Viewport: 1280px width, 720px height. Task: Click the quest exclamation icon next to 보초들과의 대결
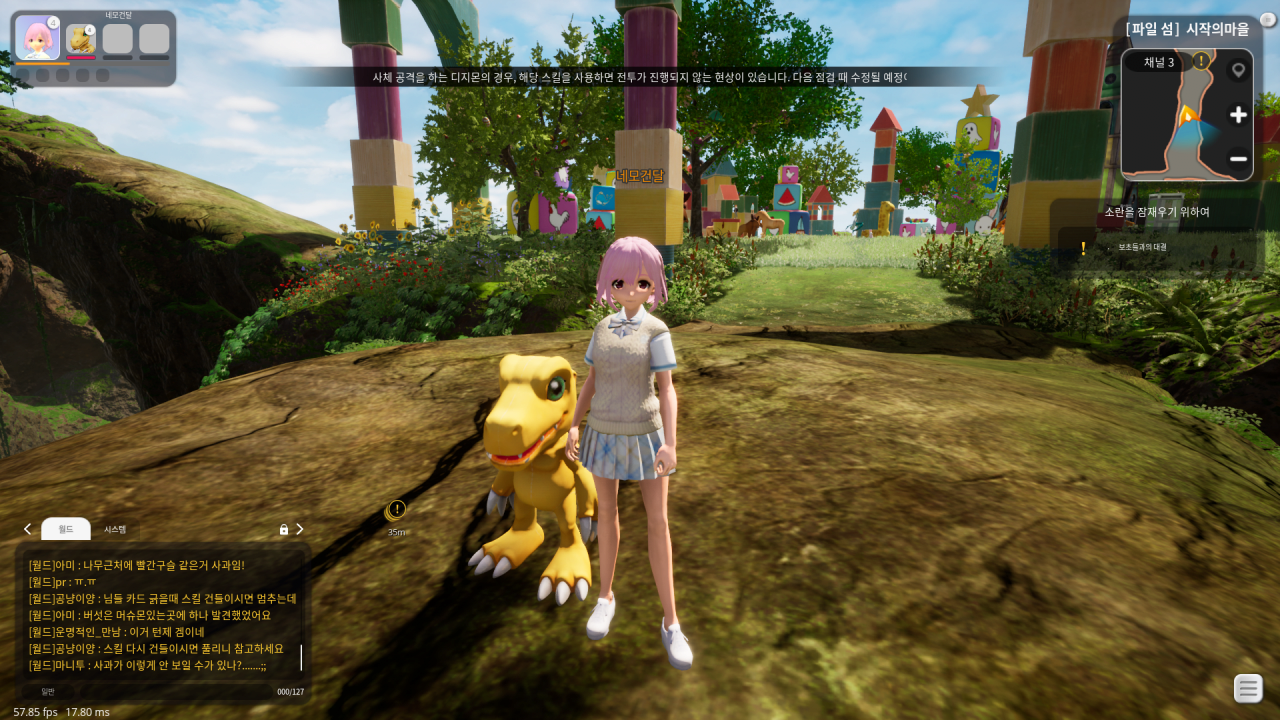pos(1082,249)
